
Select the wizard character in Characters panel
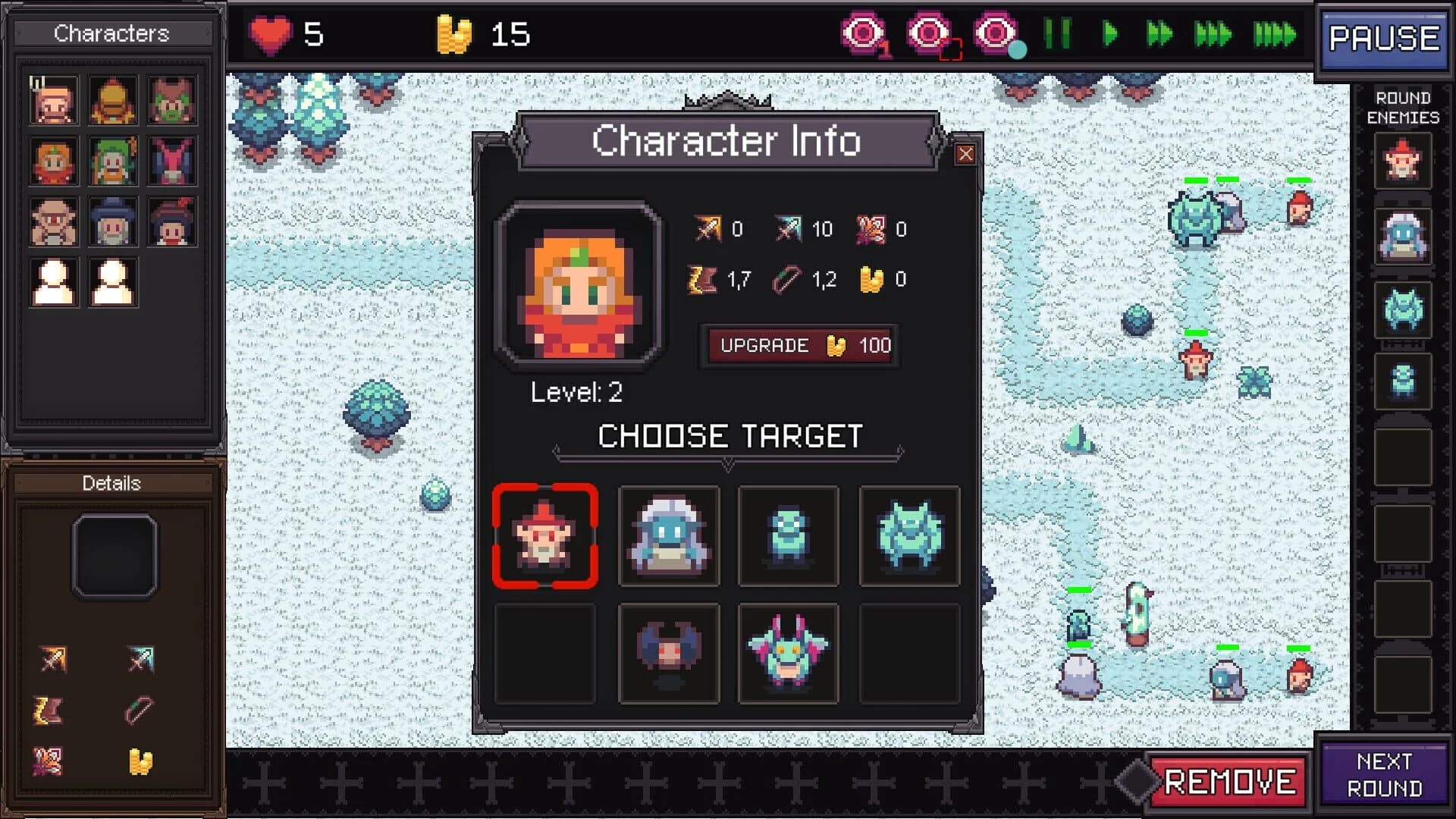112,221
